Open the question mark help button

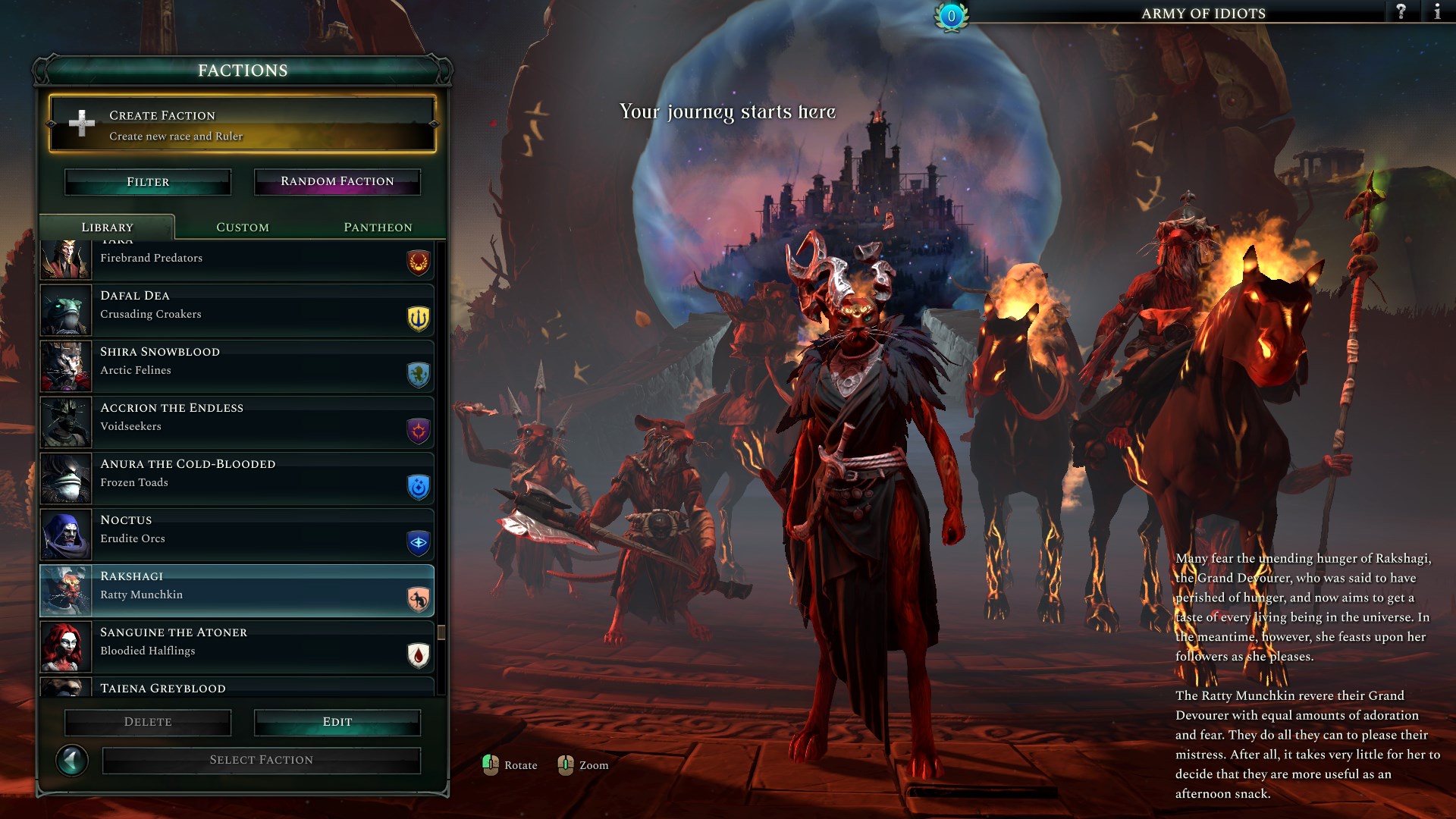coord(1401,12)
